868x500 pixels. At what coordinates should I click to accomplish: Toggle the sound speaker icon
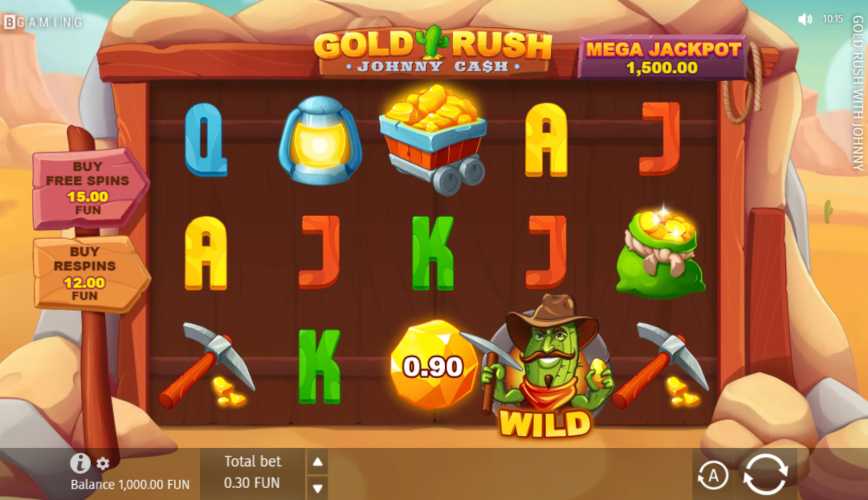(x=805, y=19)
